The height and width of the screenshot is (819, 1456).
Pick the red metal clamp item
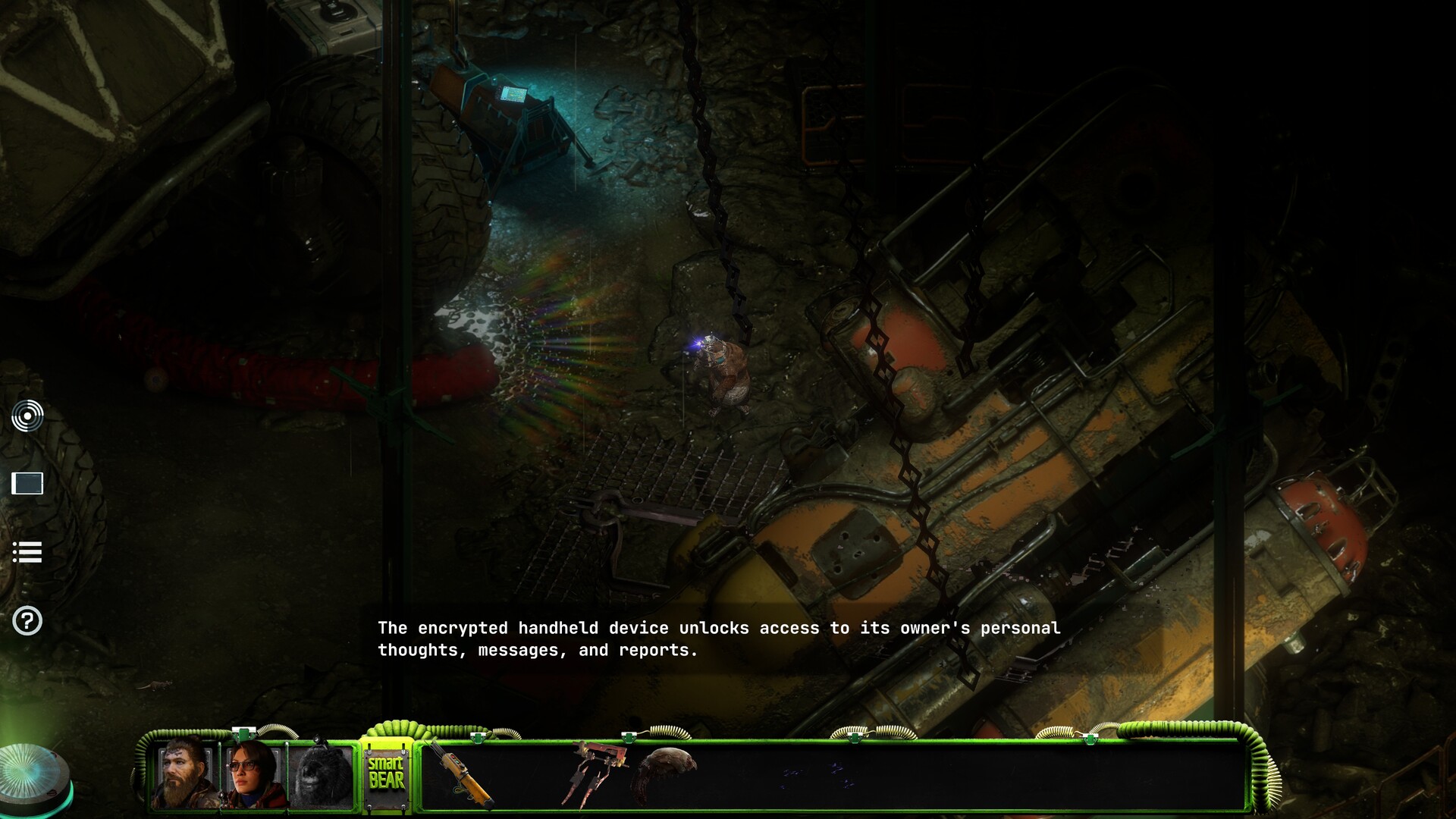[597, 772]
